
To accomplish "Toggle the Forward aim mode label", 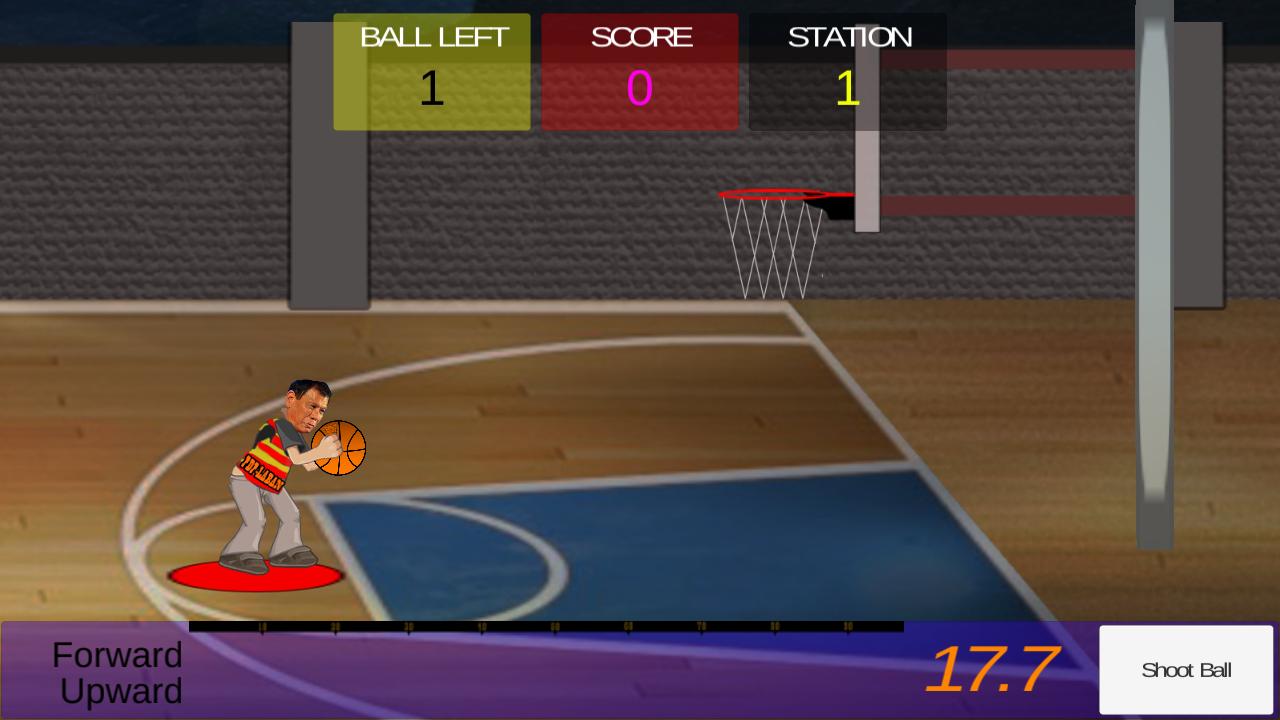I will [117, 656].
